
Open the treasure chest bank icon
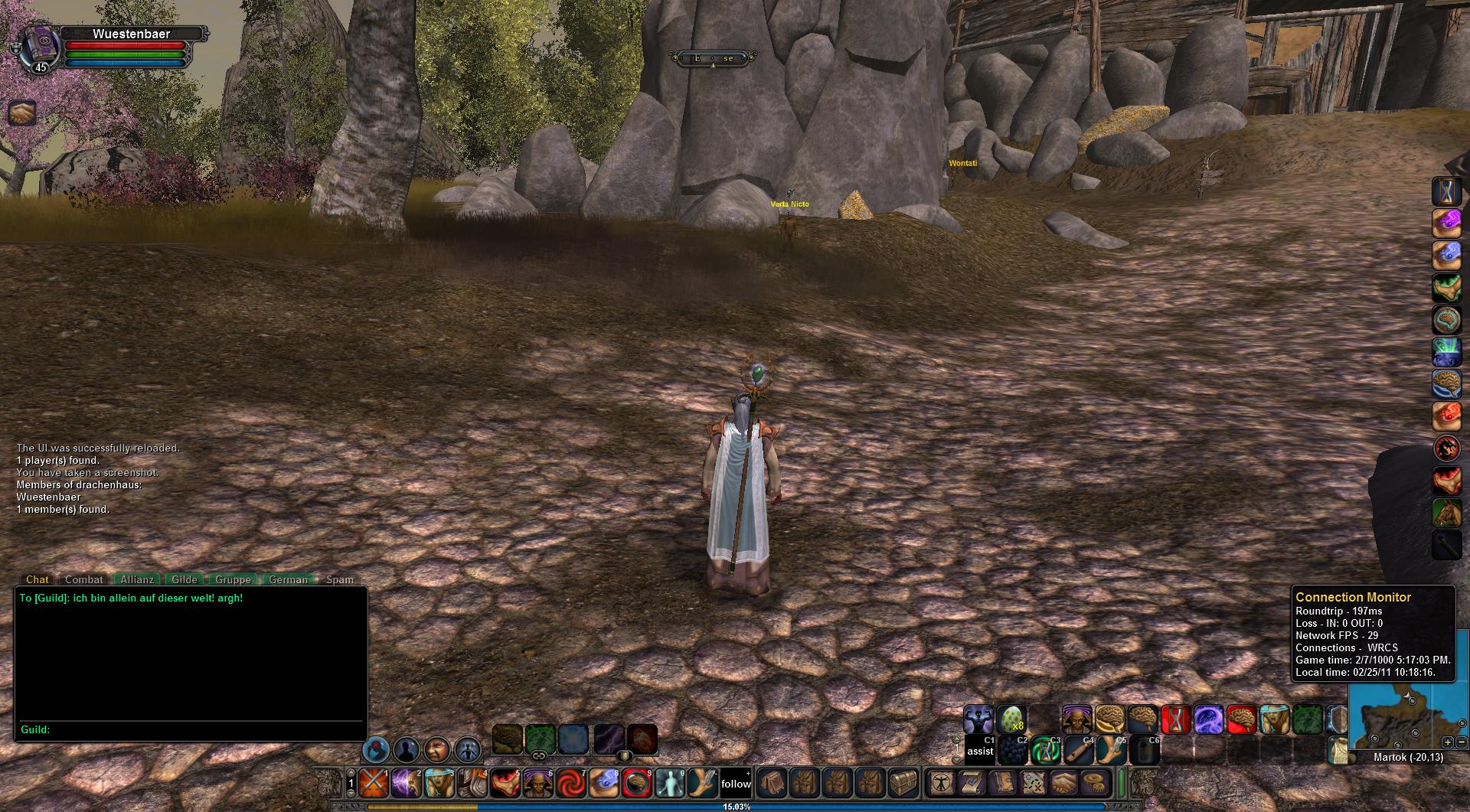click(903, 783)
